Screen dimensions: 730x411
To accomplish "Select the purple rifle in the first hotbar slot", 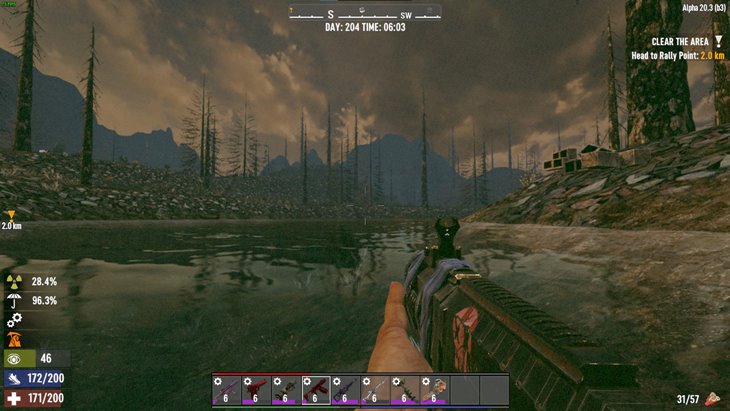I will pos(226,389).
